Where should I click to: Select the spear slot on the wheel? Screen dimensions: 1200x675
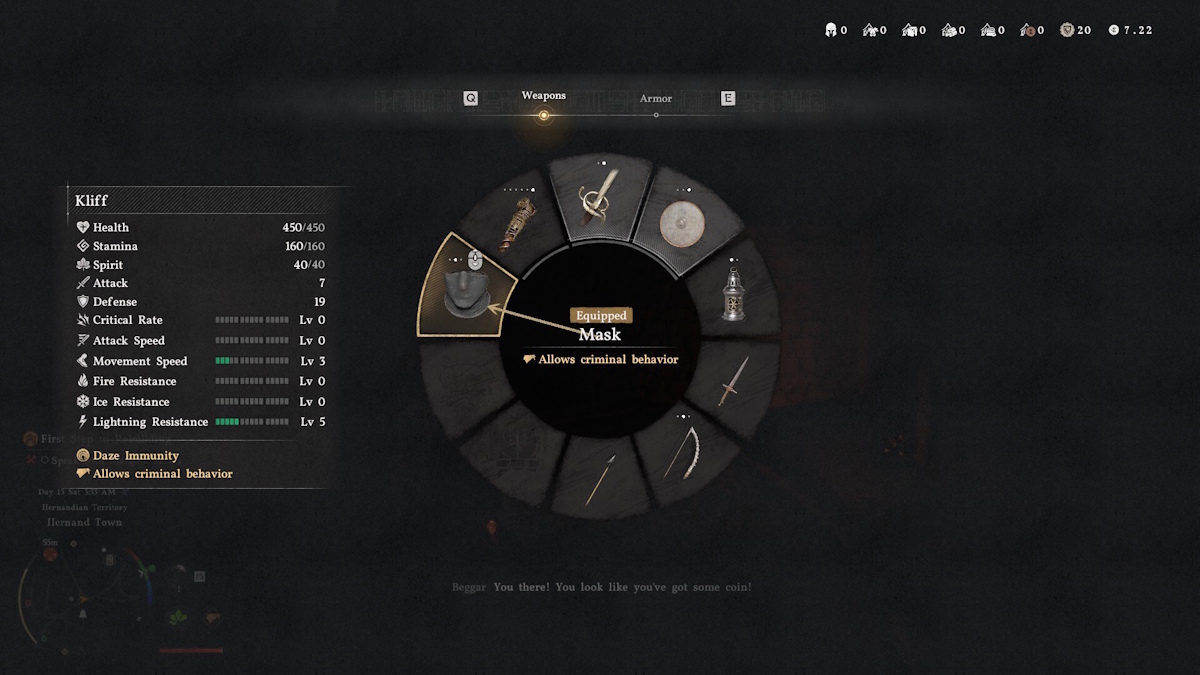click(x=601, y=477)
